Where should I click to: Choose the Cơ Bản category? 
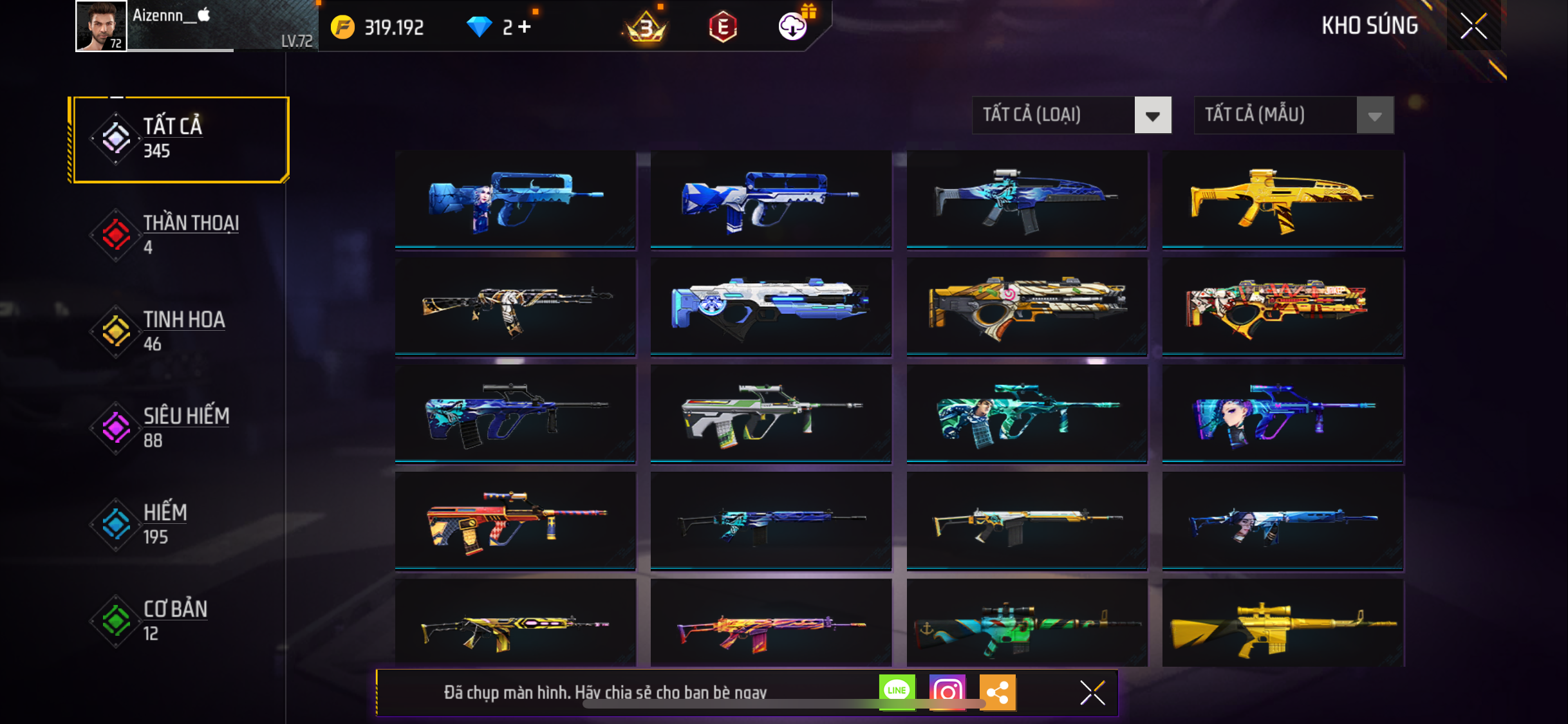coord(181,621)
